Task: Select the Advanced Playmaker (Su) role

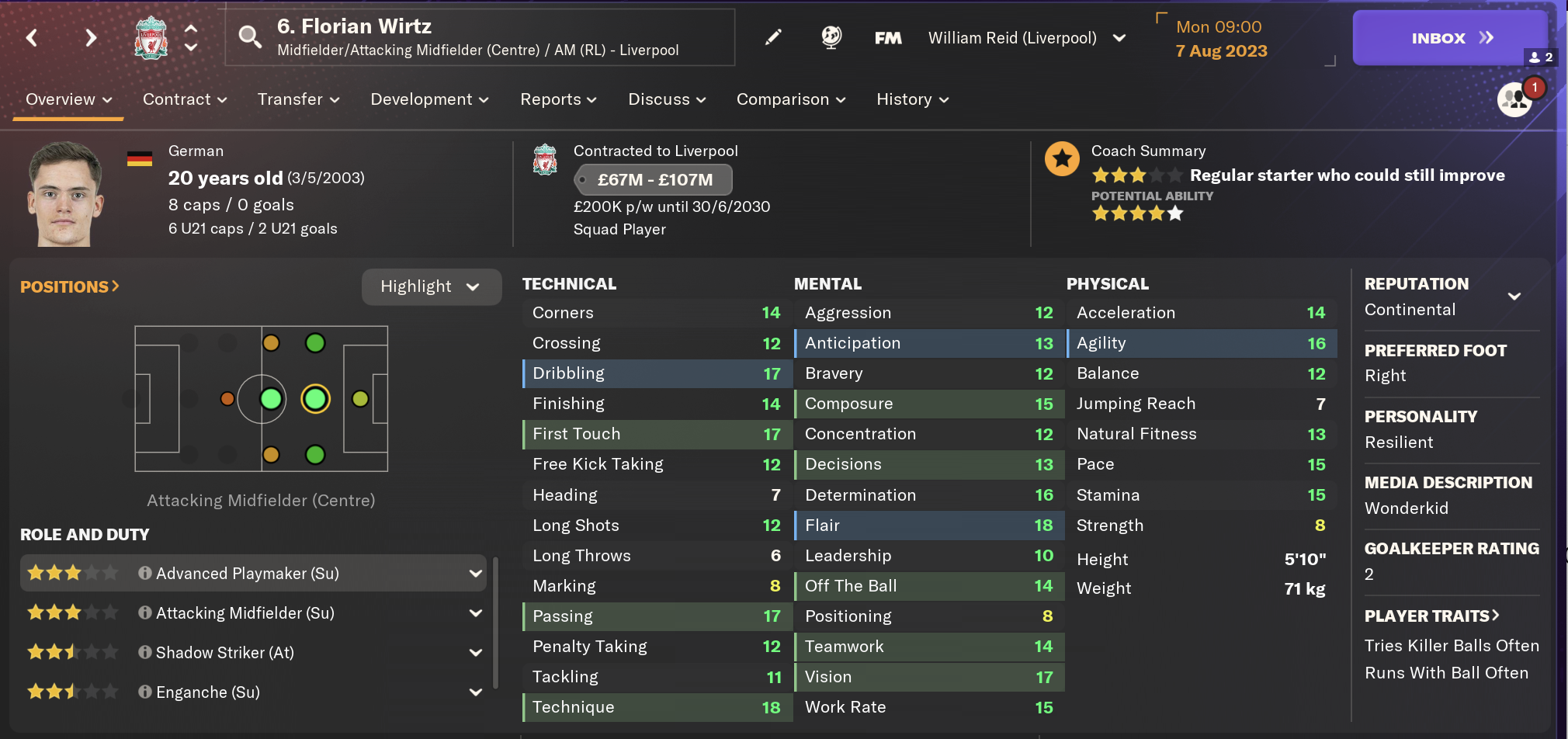Action: [x=248, y=574]
